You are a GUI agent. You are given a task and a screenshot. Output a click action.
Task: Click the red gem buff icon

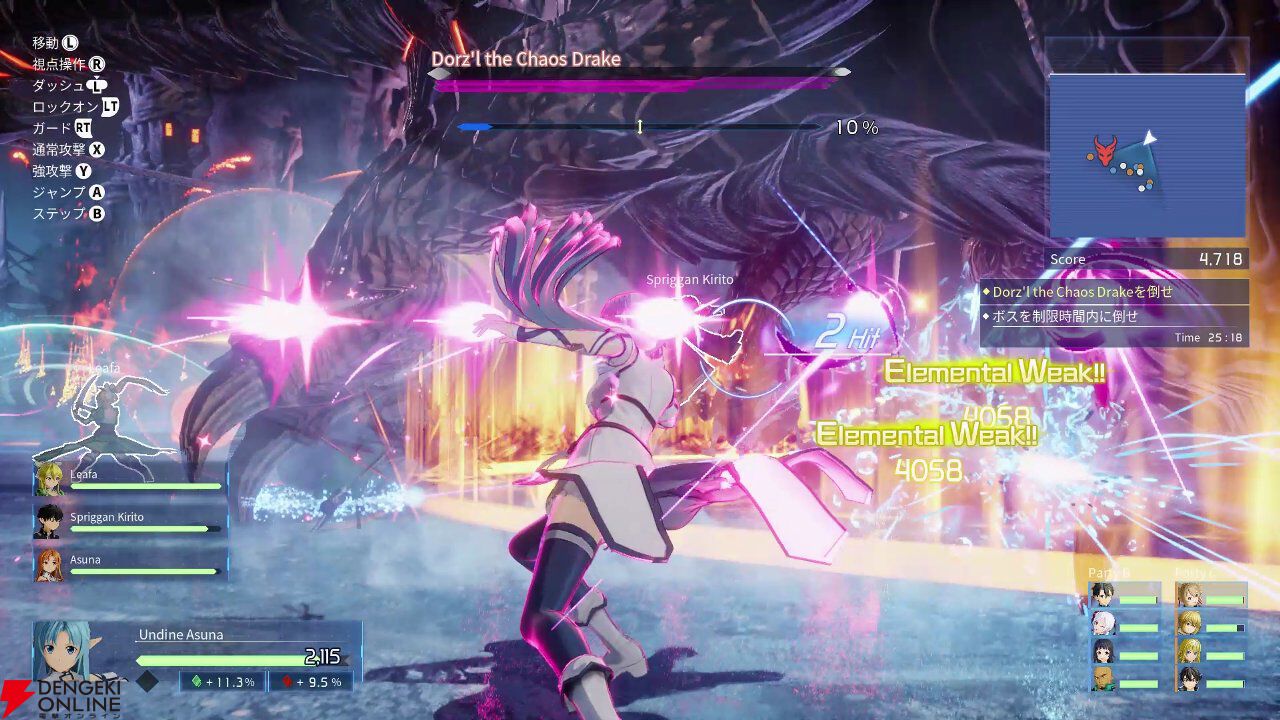pos(286,682)
